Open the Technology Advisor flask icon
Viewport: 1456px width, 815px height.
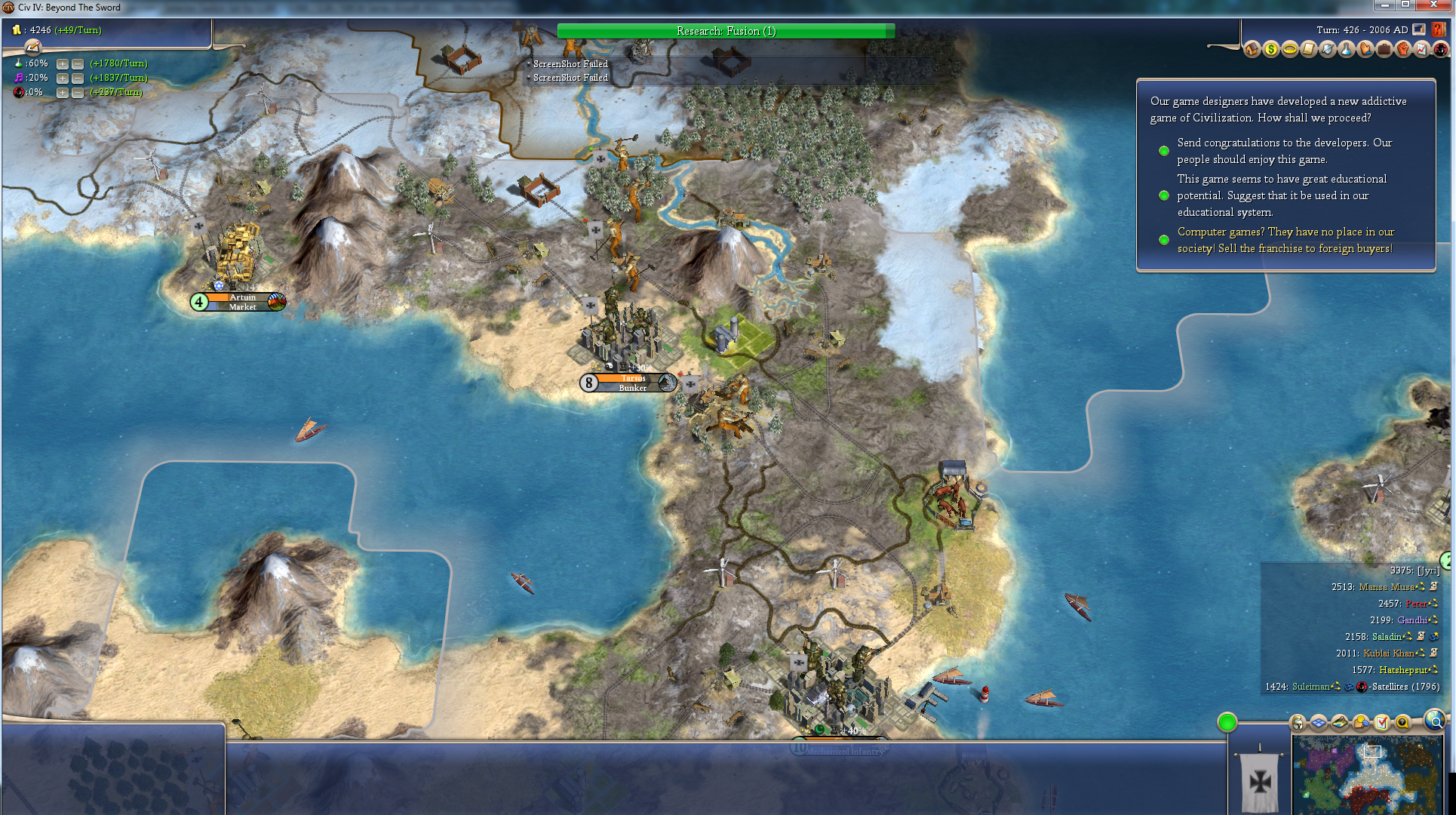[x=1347, y=50]
